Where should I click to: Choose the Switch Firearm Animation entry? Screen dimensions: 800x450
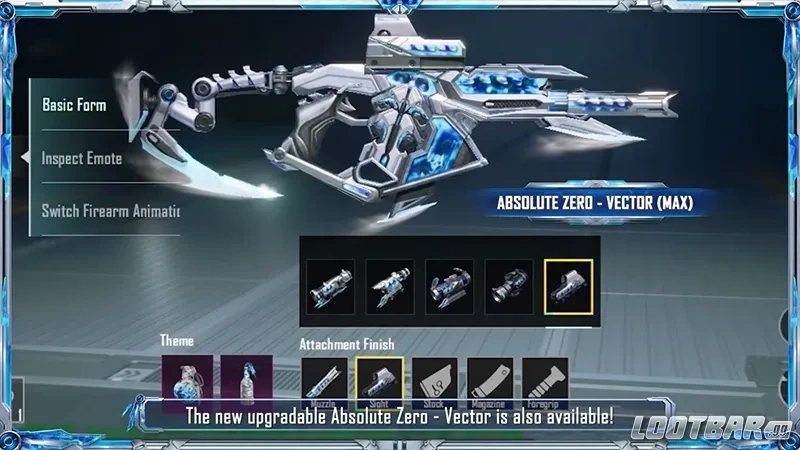tap(108, 211)
